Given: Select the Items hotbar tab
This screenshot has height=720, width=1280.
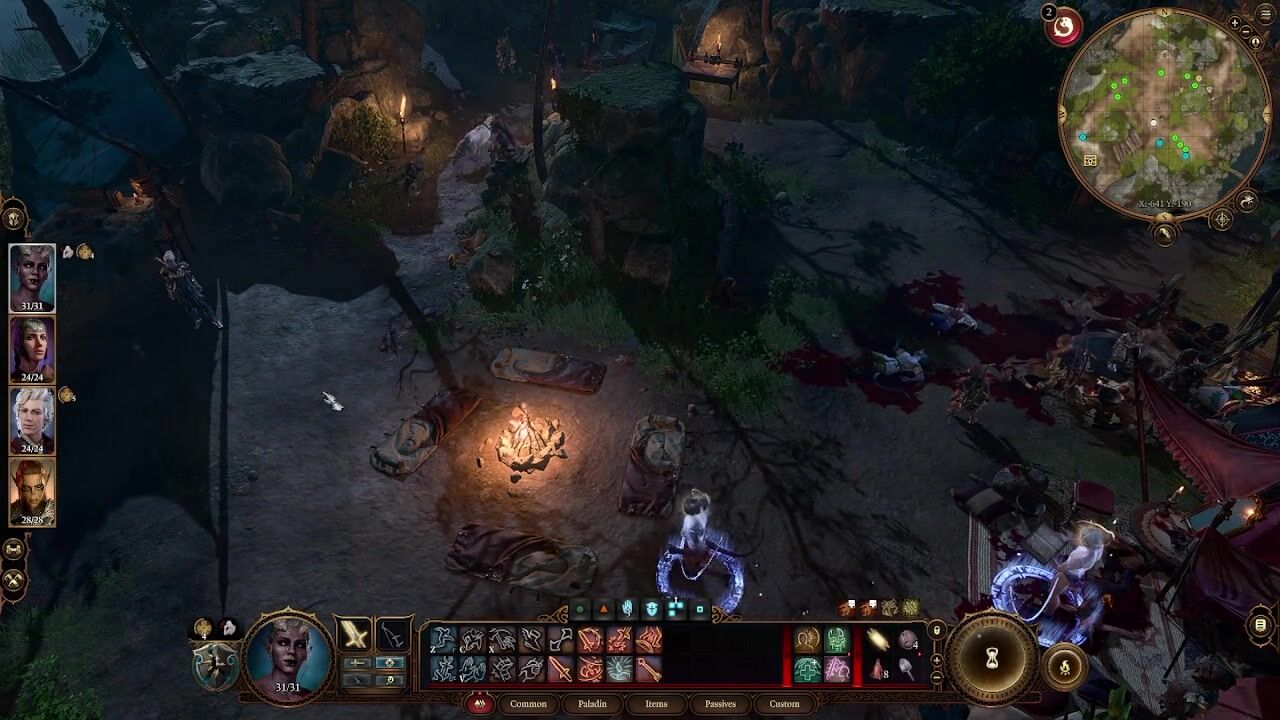Looking at the screenshot, I should [656, 704].
